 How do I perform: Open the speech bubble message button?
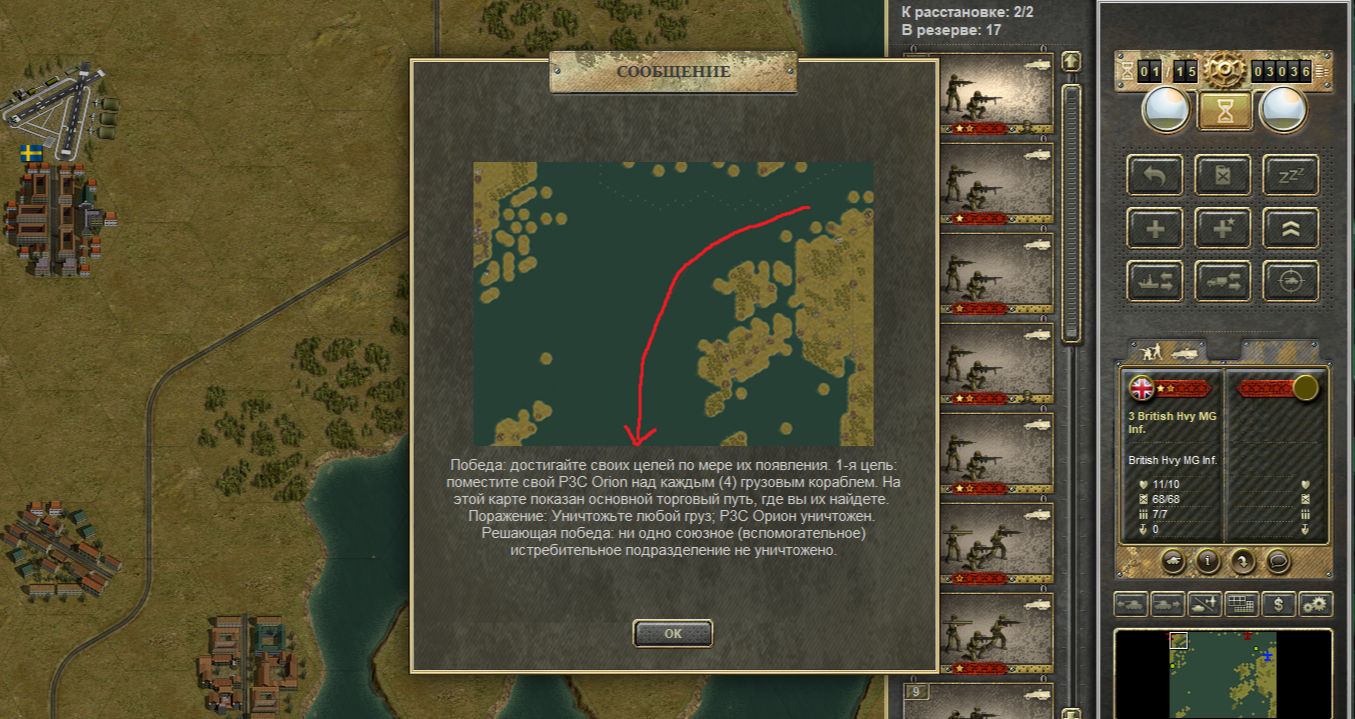[x=1279, y=561]
